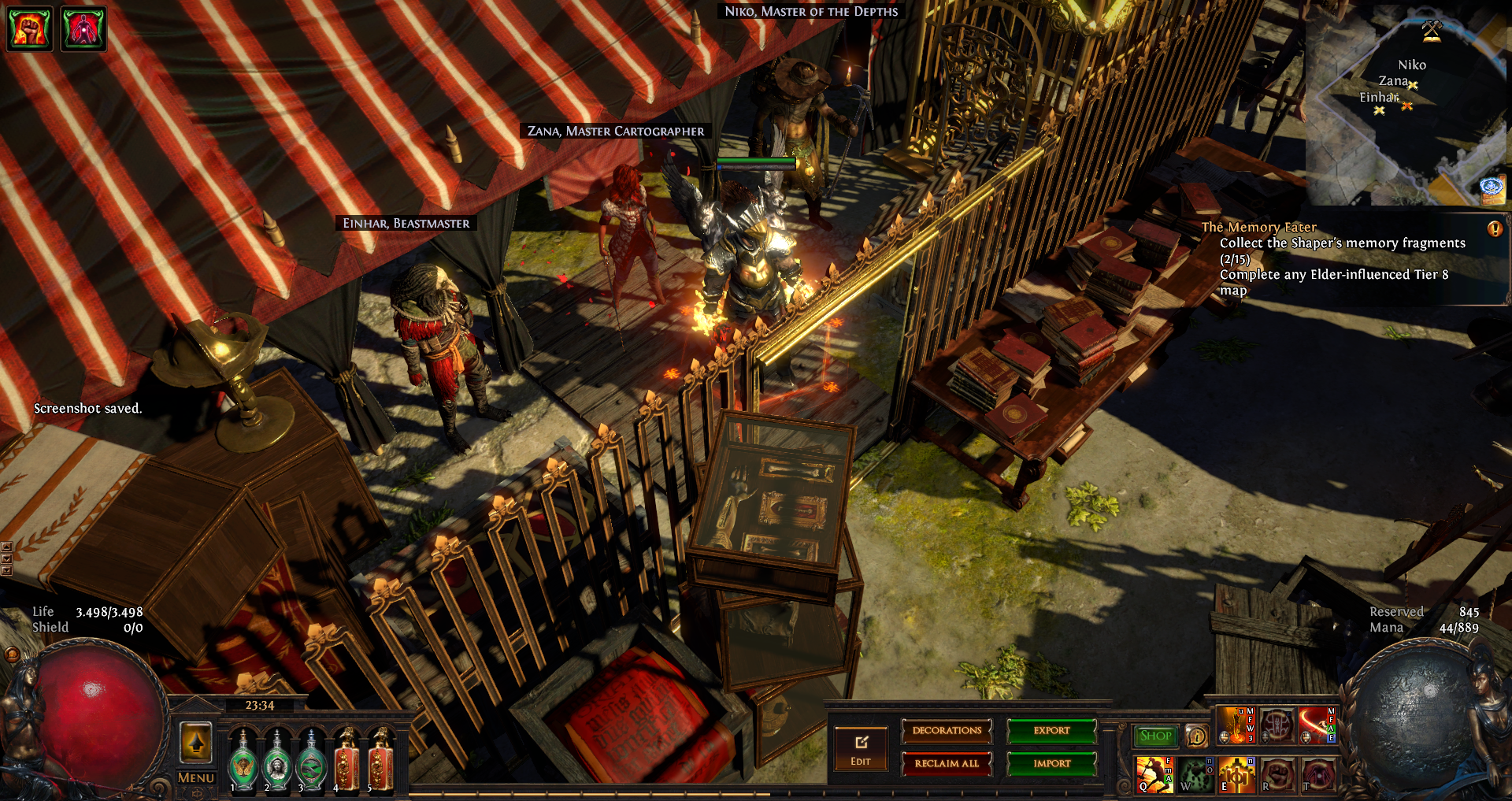The height and width of the screenshot is (801, 1512).
Task: Open the round info chat icon
Action: (1197, 736)
